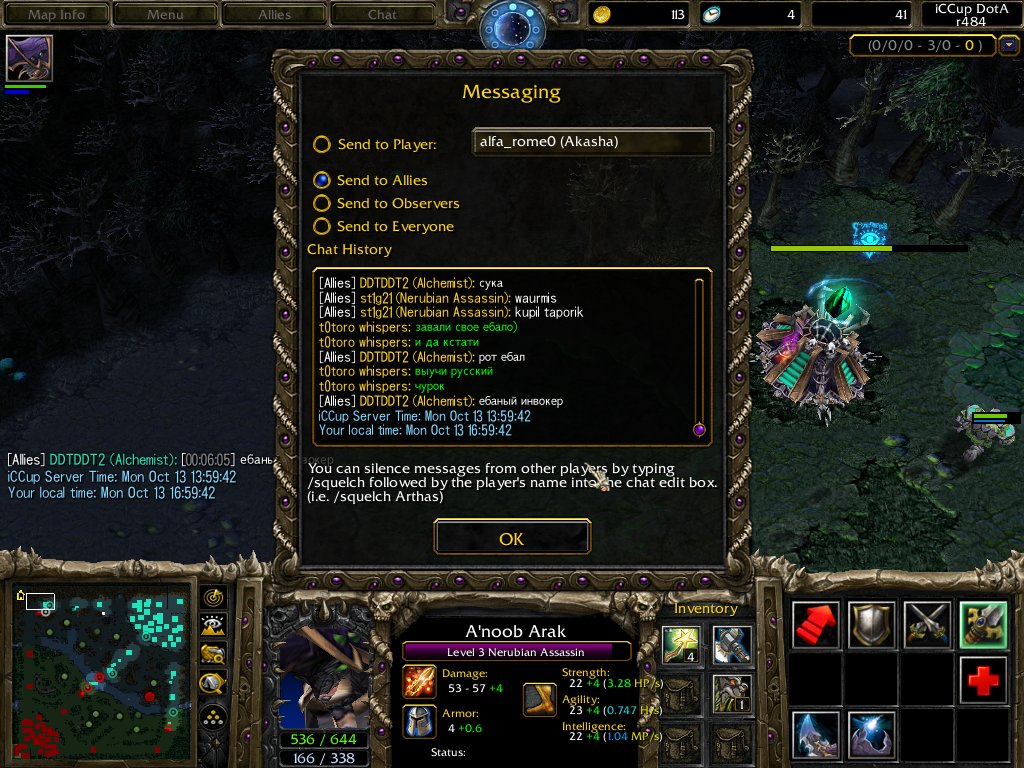
Task: Activate the minimap signal ping button
Action: coord(213,597)
